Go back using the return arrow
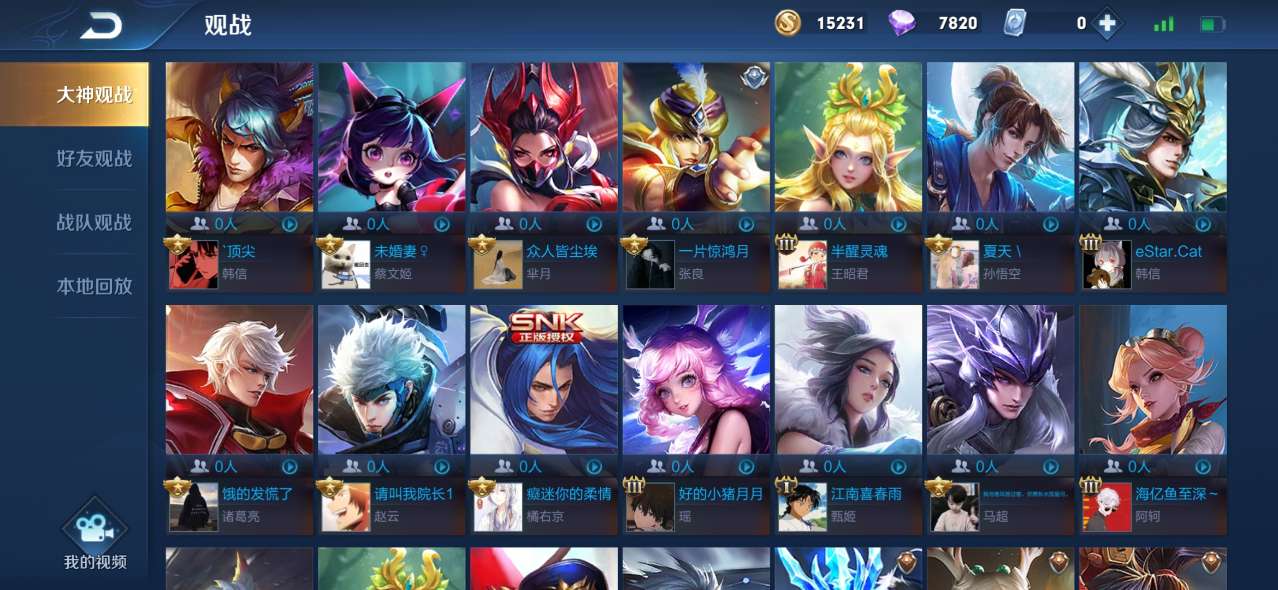Screen dimensions: 1278x590 click(x=100, y=25)
